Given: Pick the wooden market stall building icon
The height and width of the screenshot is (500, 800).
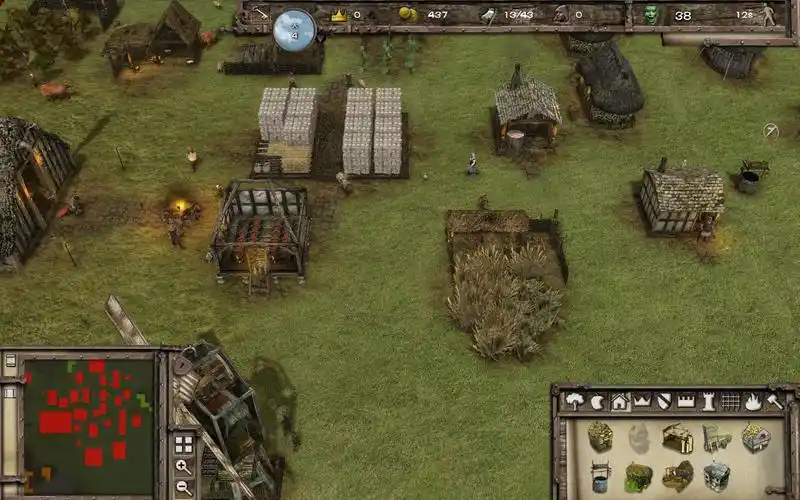Looking at the screenshot, I should pos(678,437).
